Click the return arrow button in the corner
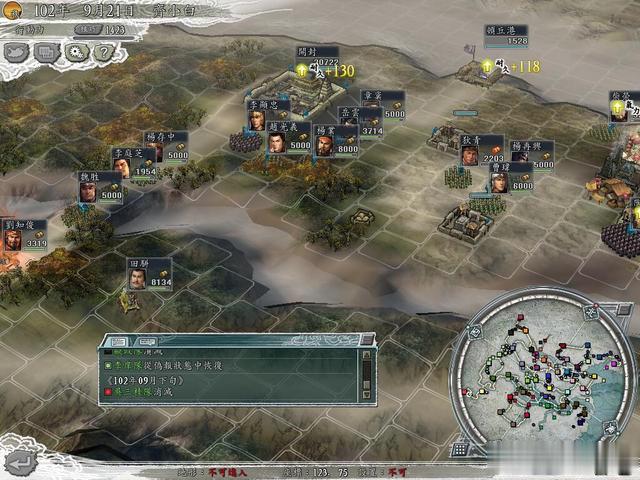The height and width of the screenshot is (480, 640). [21, 461]
